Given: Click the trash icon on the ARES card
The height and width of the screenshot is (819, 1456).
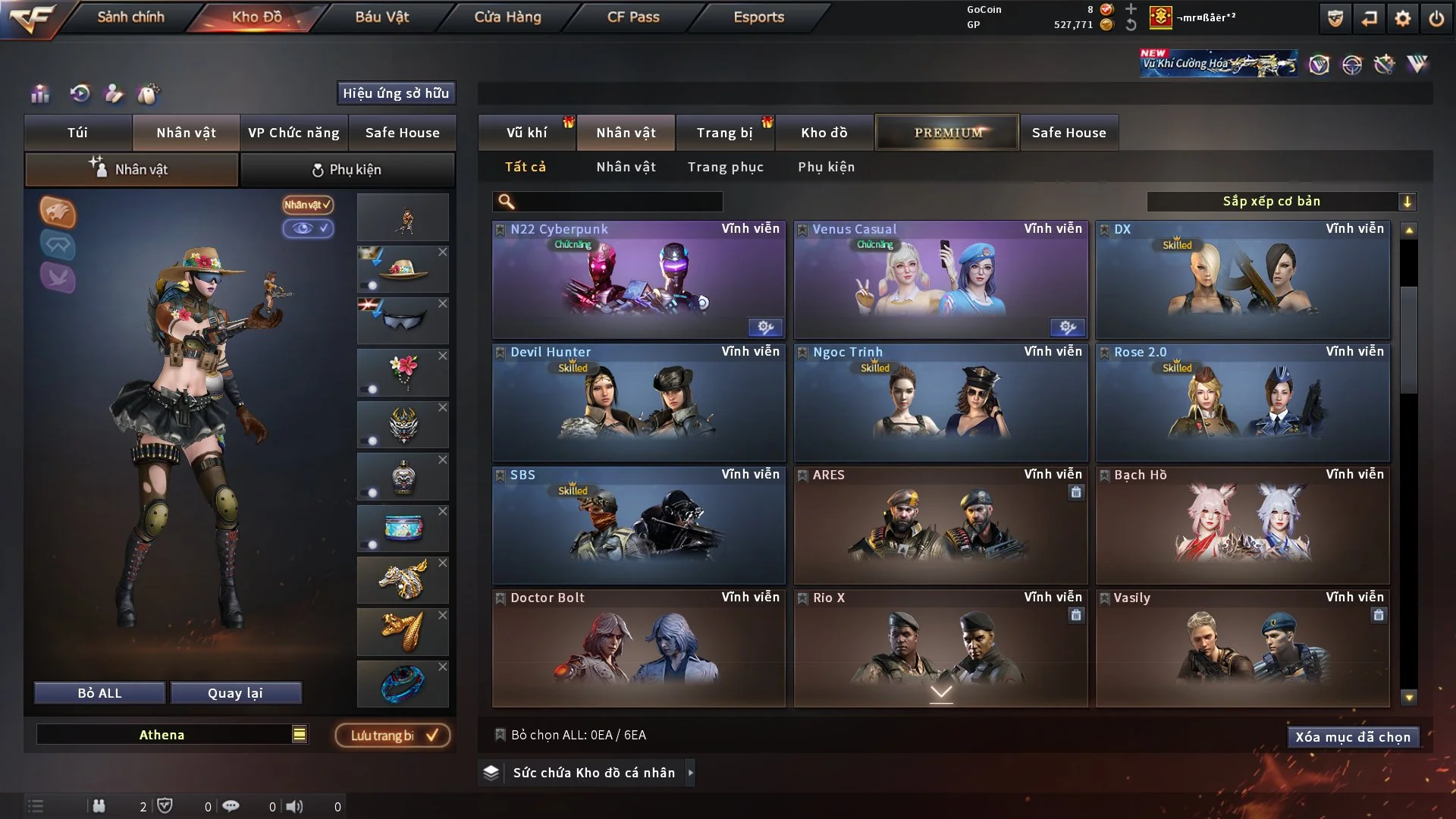Looking at the screenshot, I should (x=1076, y=492).
